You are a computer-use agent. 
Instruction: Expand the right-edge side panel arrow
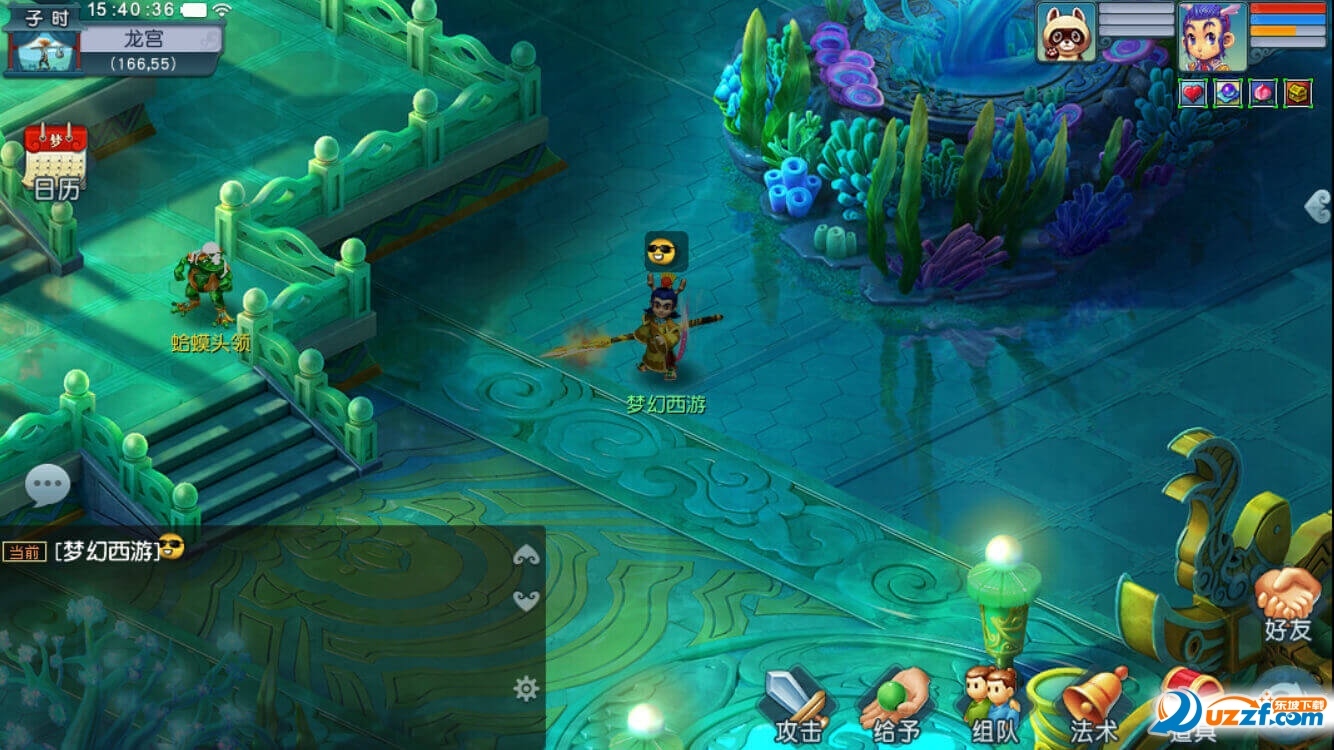coord(1319,205)
